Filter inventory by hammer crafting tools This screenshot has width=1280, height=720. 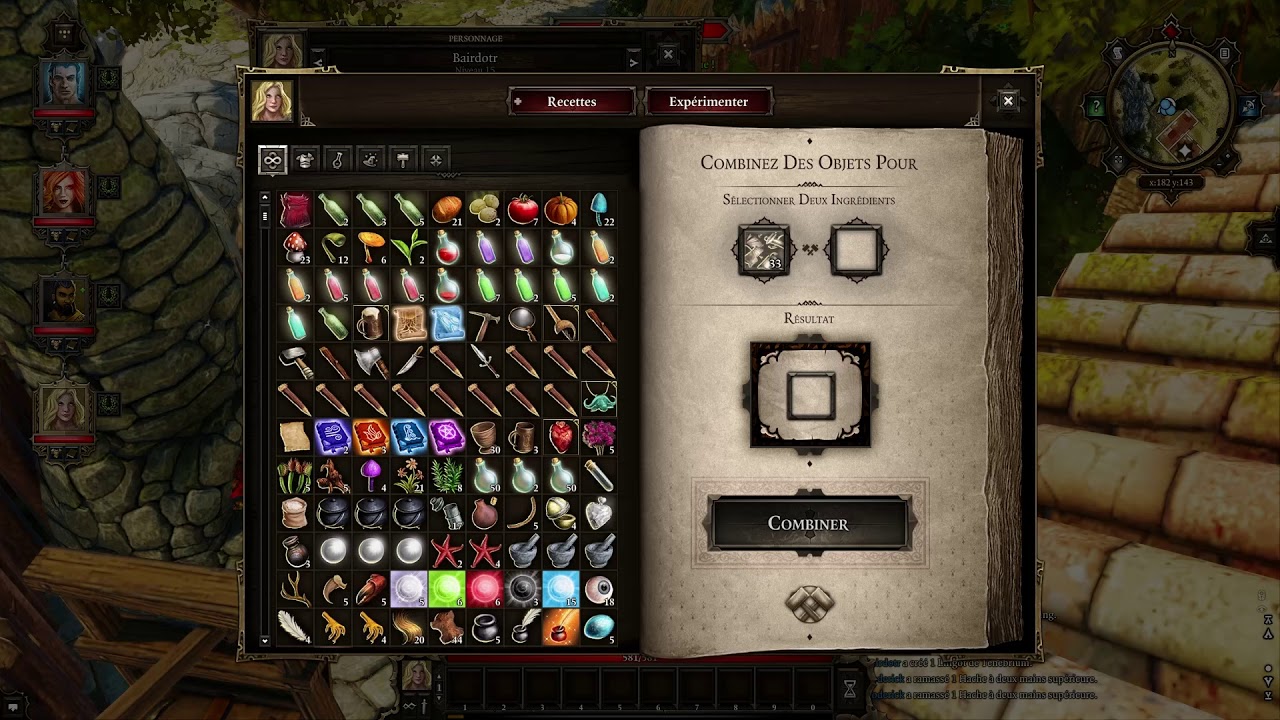tap(403, 160)
